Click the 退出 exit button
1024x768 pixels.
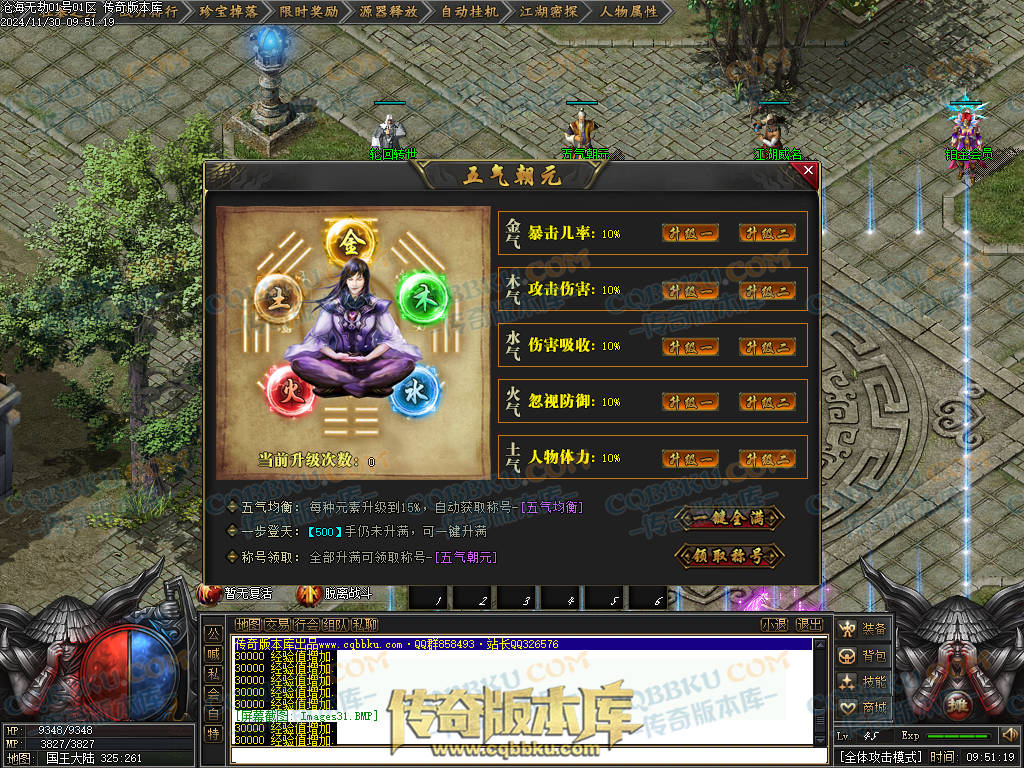pos(809,625)
